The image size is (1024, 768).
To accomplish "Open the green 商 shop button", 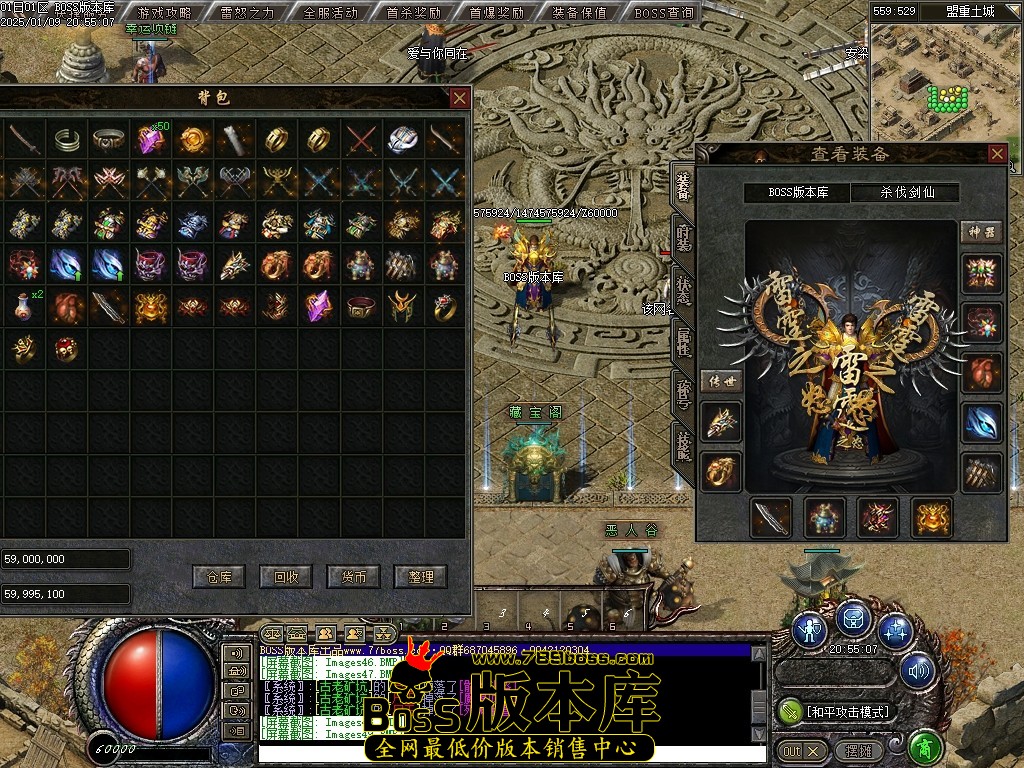I will pyautogui.click(x=925, y=748).
